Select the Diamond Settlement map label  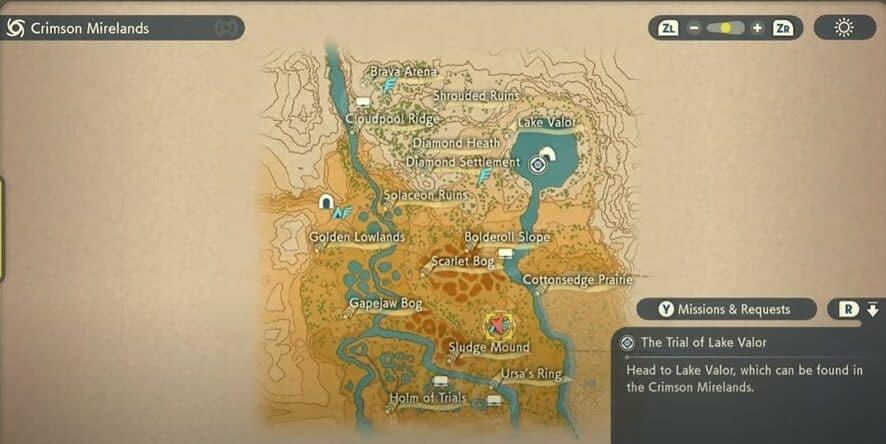[462, 162]
